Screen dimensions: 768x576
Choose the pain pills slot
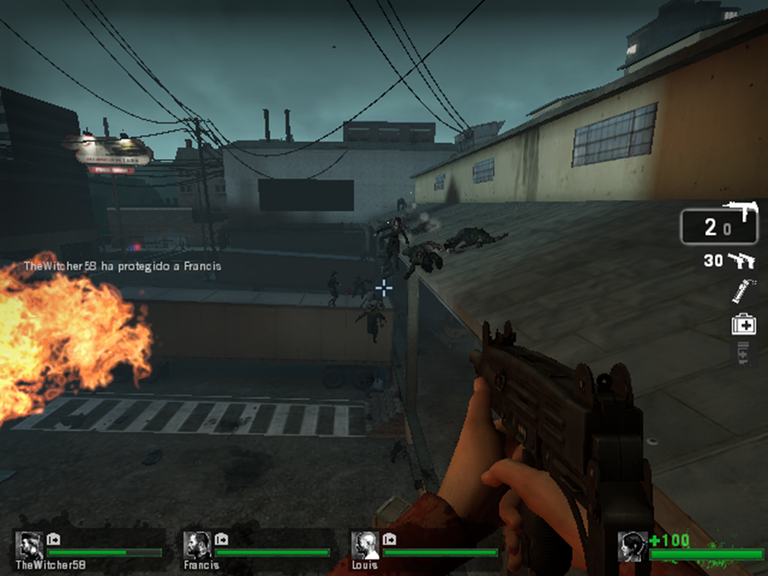click(743, 352)
